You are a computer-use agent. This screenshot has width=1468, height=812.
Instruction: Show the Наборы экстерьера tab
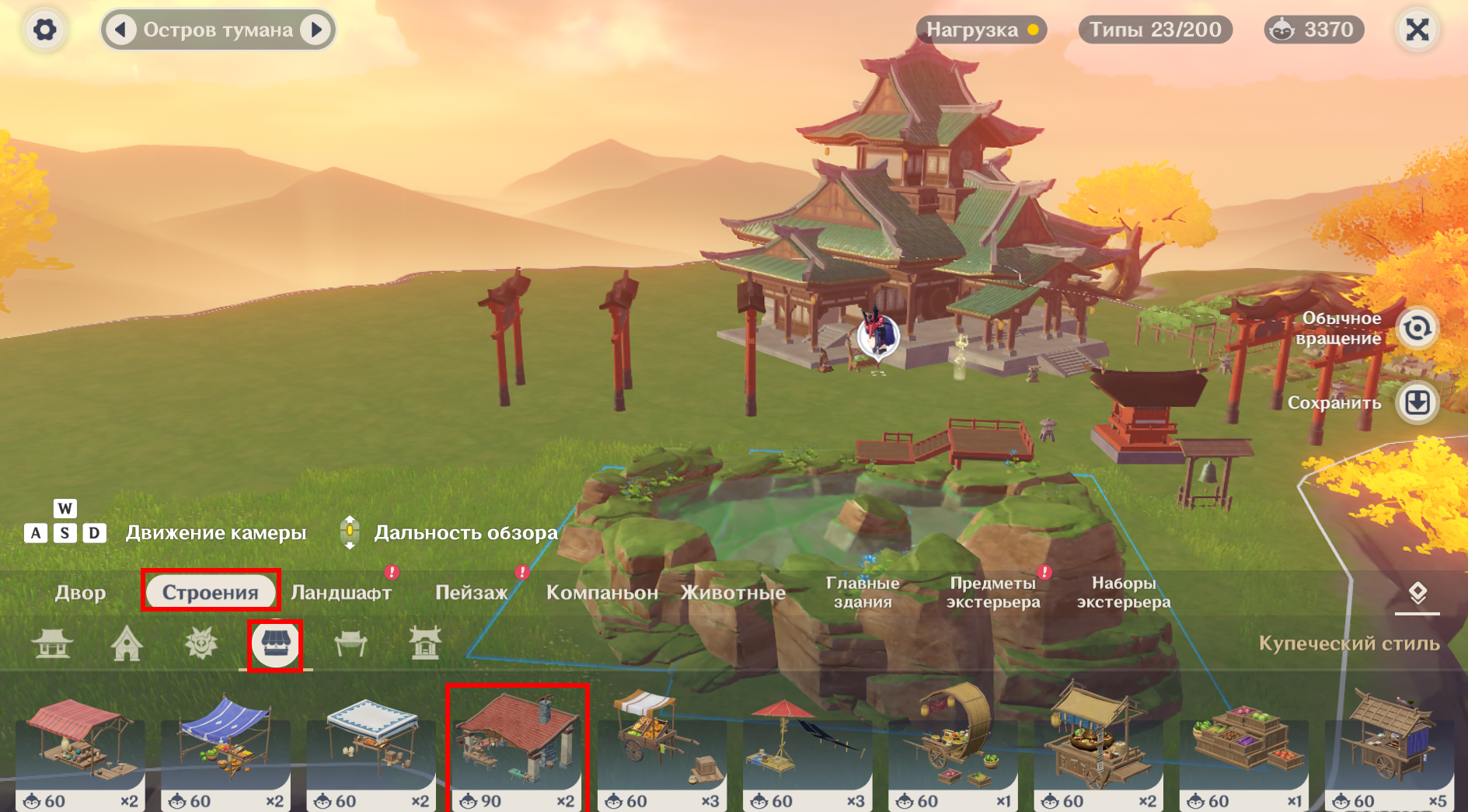pos(1123,592)
